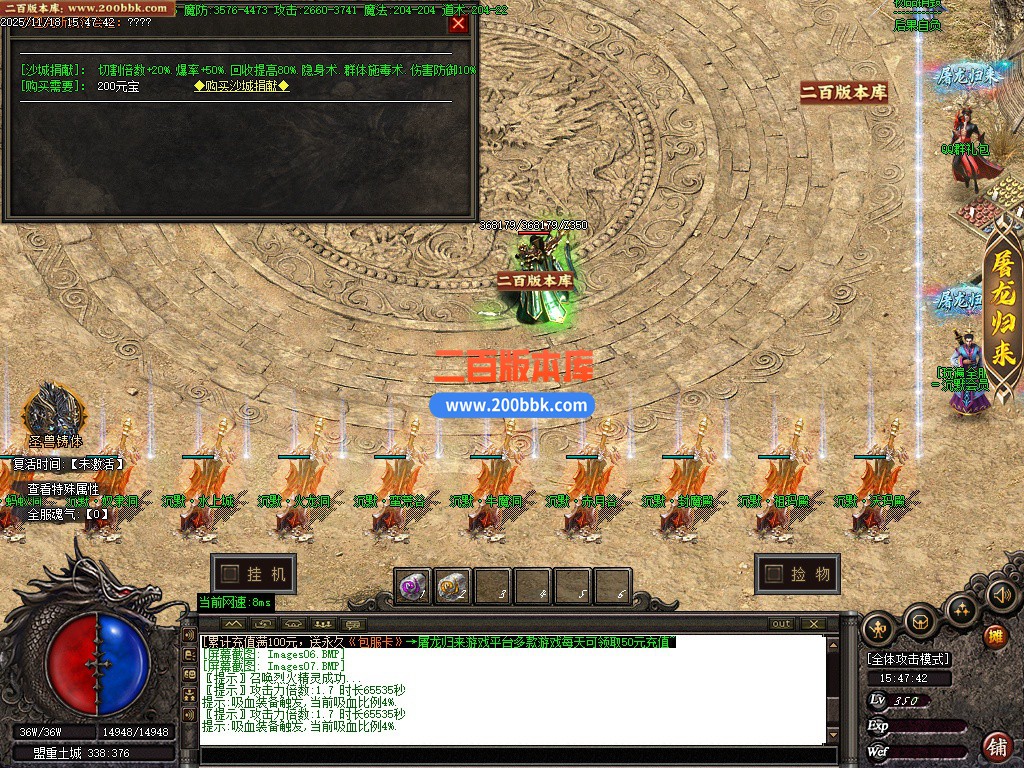Use the purple scroll in hotbar slot 1
This screenshot has height=768, width=1024.
point(413,587)
